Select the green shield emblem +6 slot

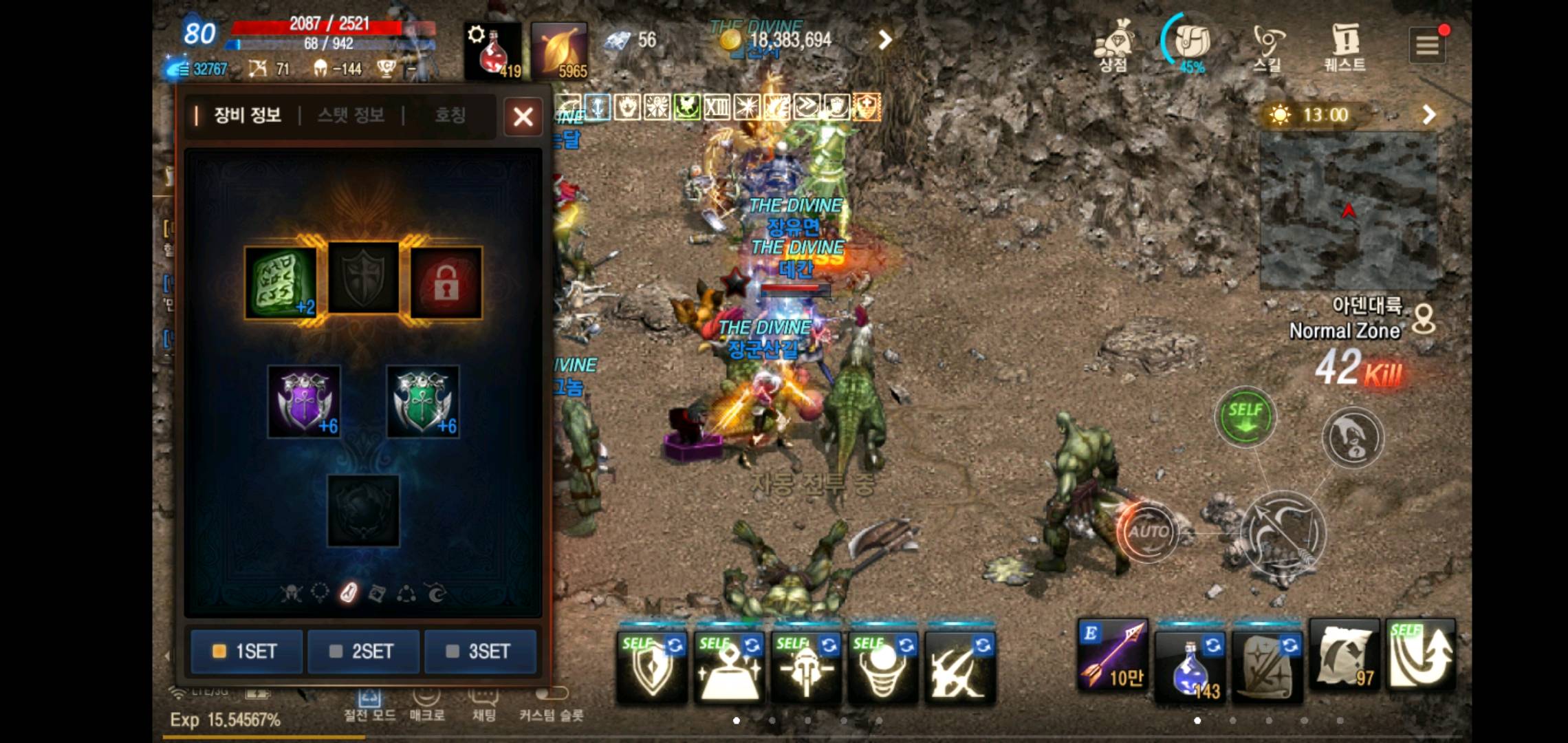[422, 402]
